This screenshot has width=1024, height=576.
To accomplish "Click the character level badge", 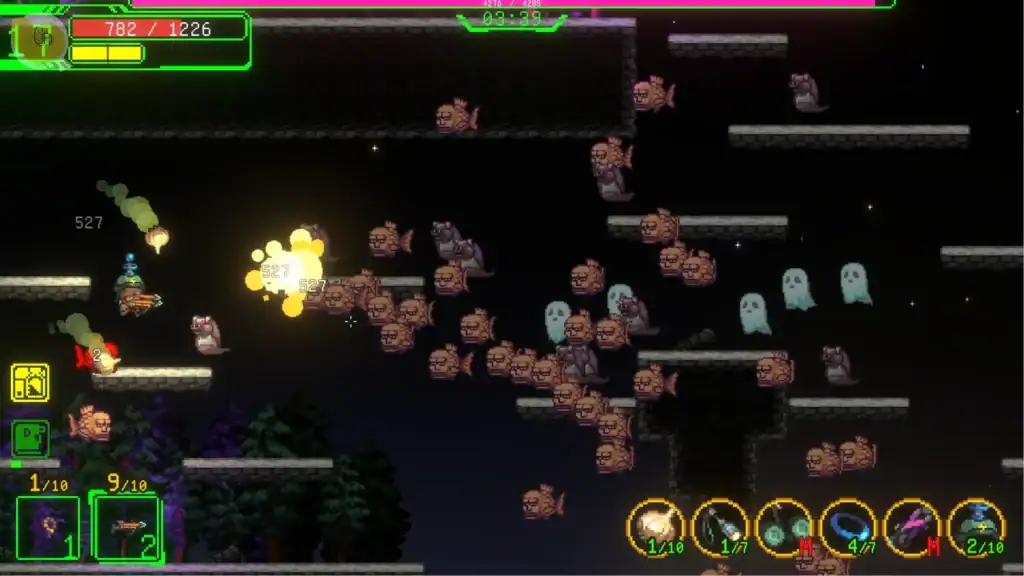I will pyautogui.click(x=38, y=40).
